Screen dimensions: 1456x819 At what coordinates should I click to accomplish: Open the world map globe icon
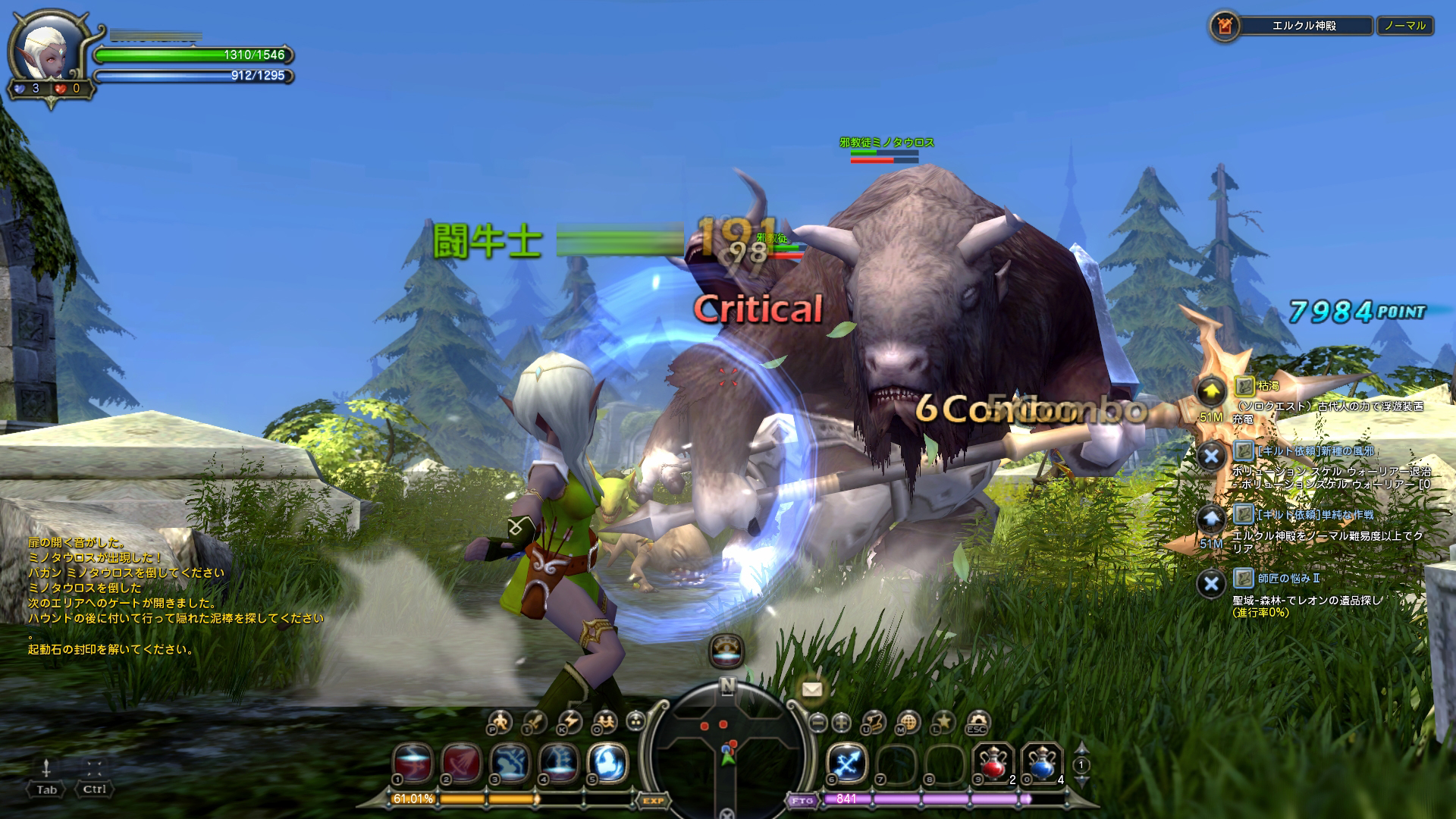pos(908,721)
